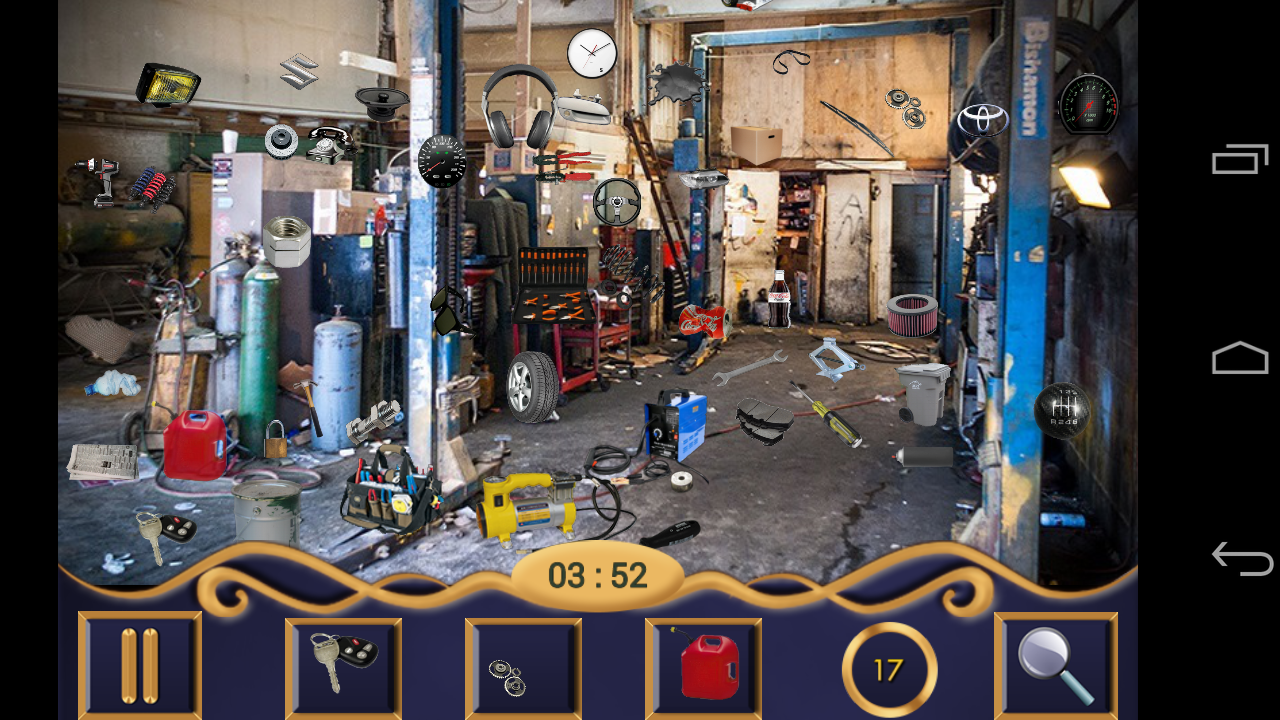
Task: Click the pause button on the toolbar
Action: (x=139, y=665)
